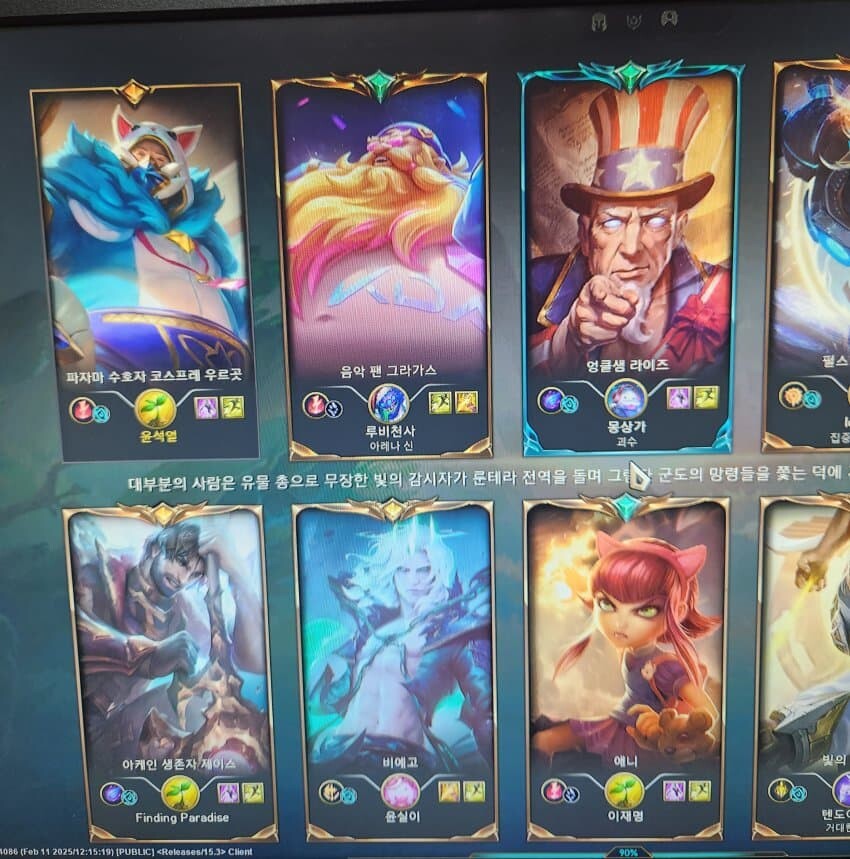Click the summoner spell icons on Gragas's card
The height and width of the screenshot is (859, 850).
(453, 402)
